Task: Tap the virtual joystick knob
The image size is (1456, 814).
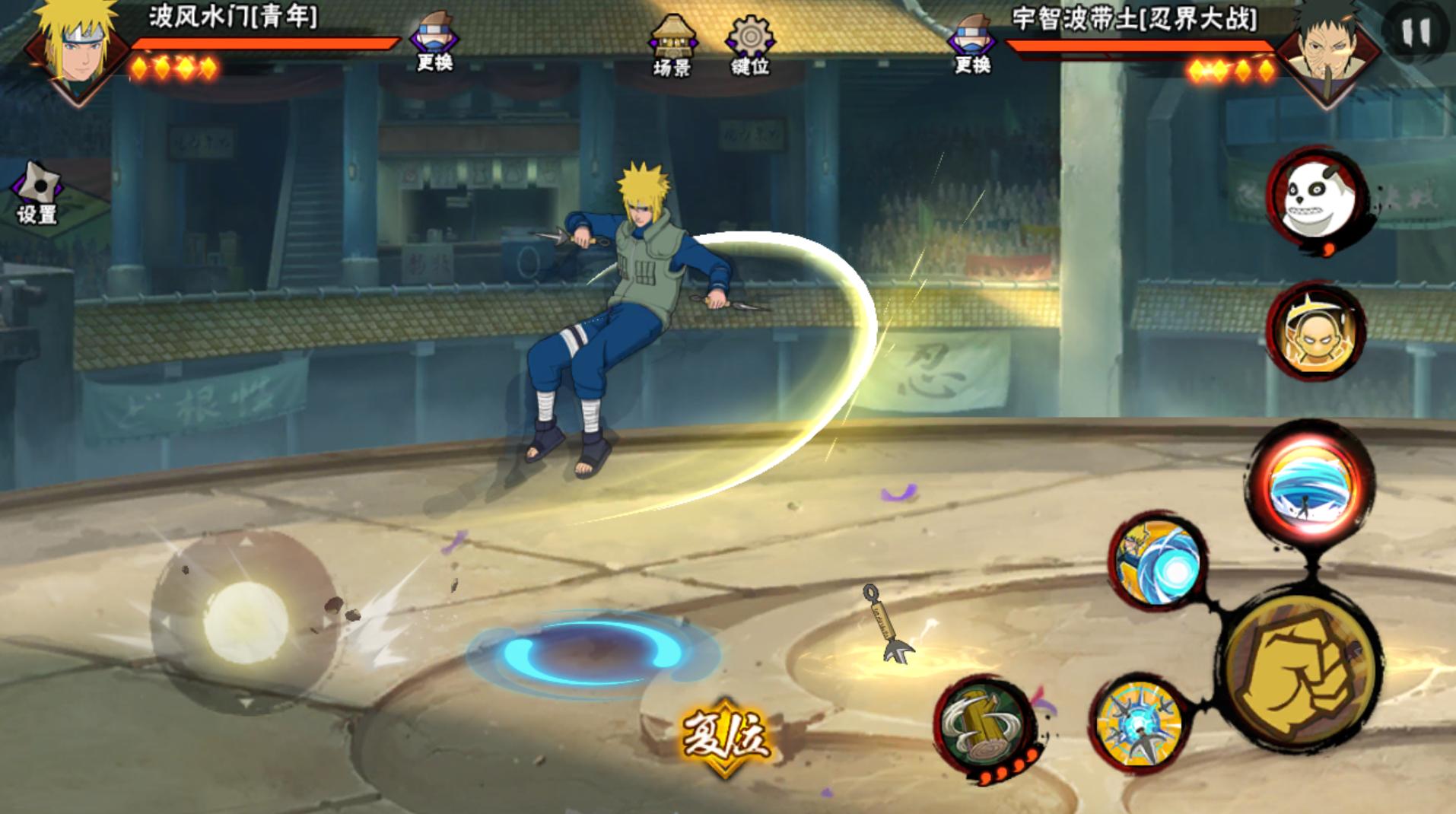Action: pos(245,621)
